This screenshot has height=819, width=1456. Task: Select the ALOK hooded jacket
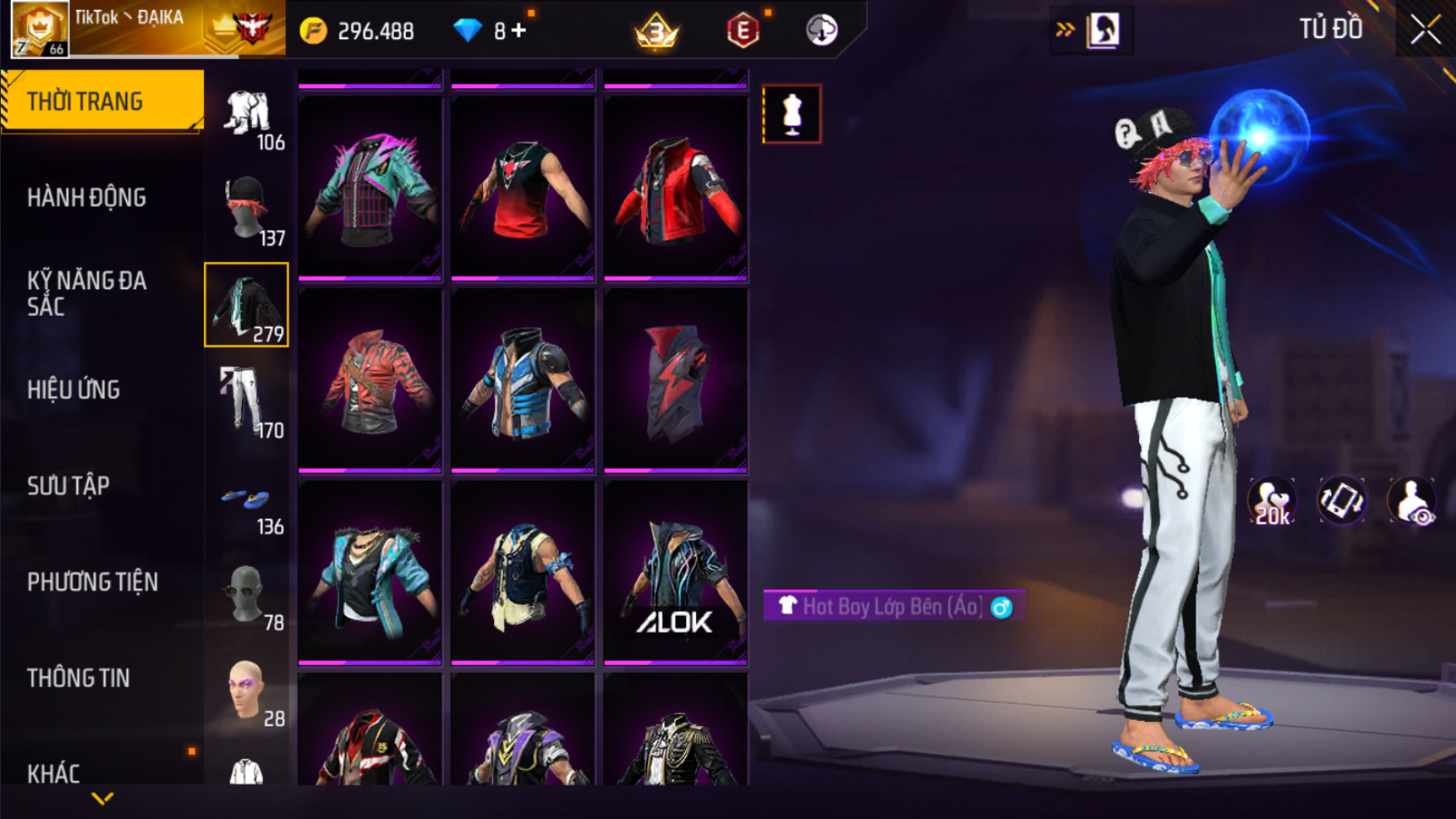pos(675,574)
